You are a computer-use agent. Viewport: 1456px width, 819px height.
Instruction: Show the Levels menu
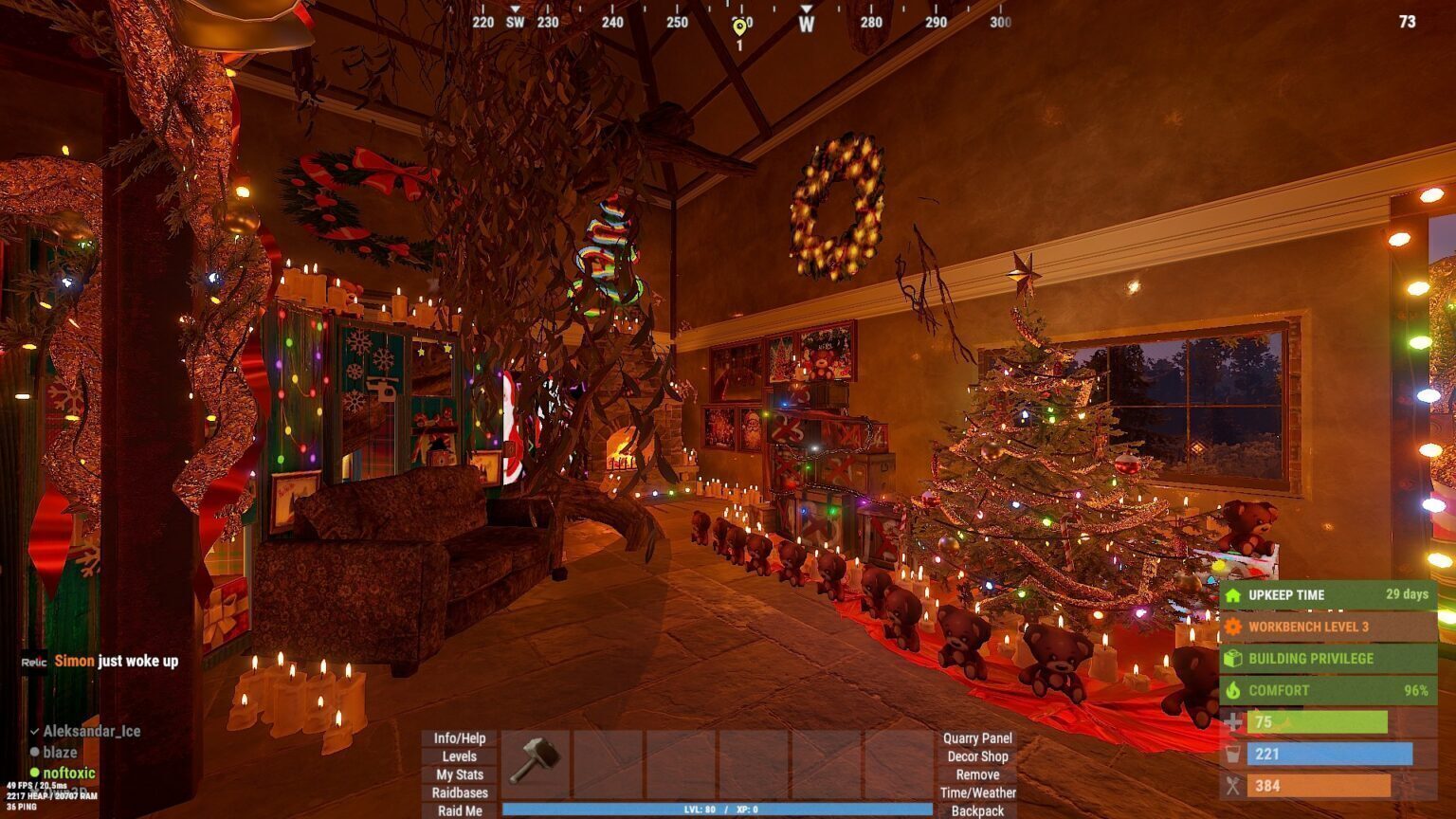(x=460, y=756)
